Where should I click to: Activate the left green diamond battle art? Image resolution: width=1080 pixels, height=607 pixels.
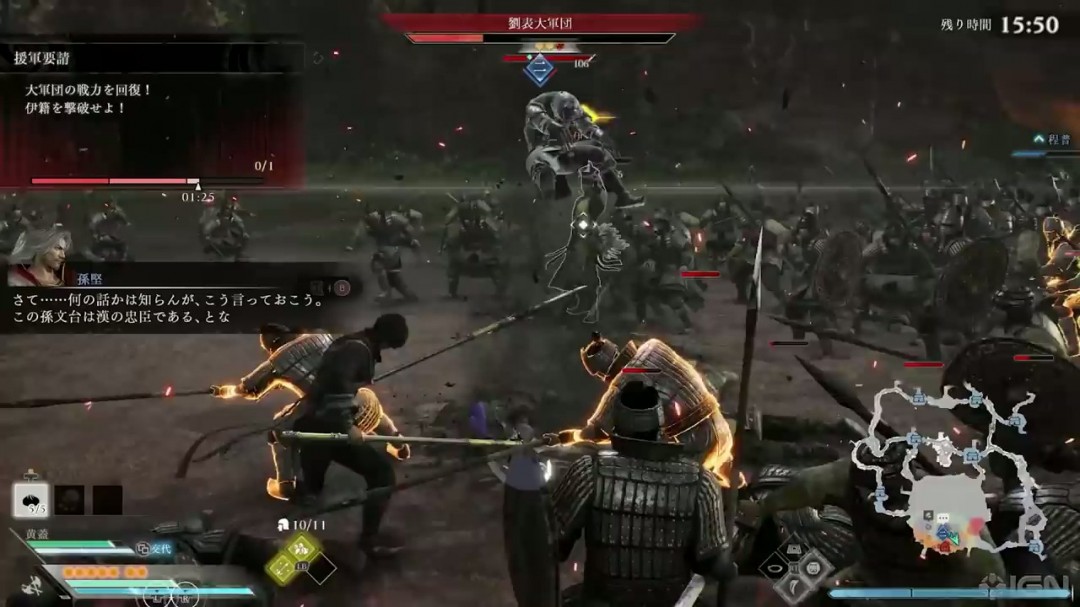click(x=281, y=568)
